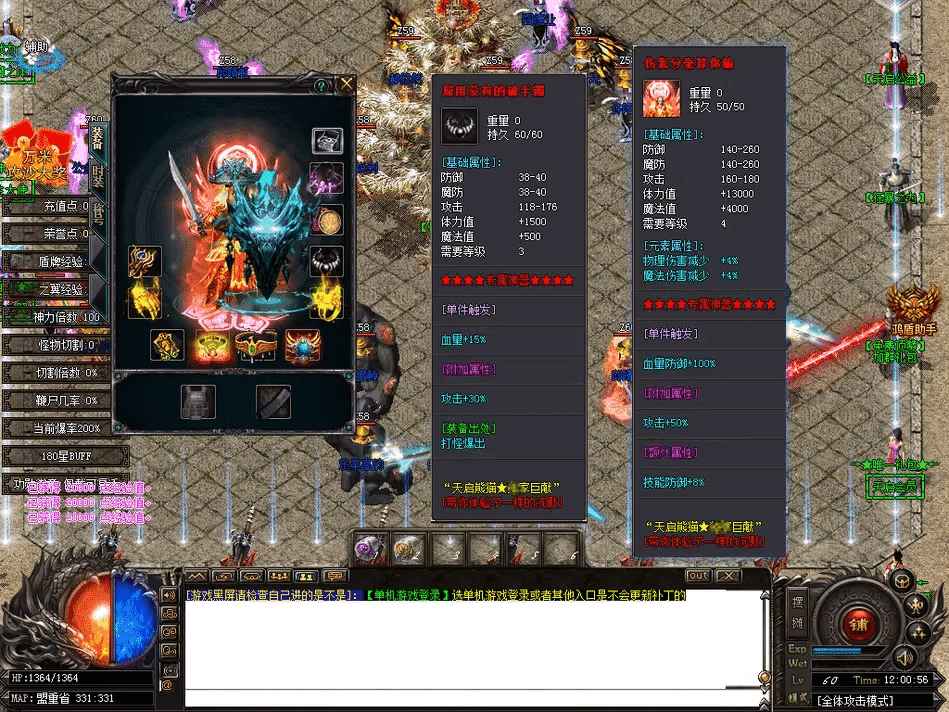Click the chat window out button
Image resolution: width=949 pixels, height=712 pixels.
tap(697, 576)
